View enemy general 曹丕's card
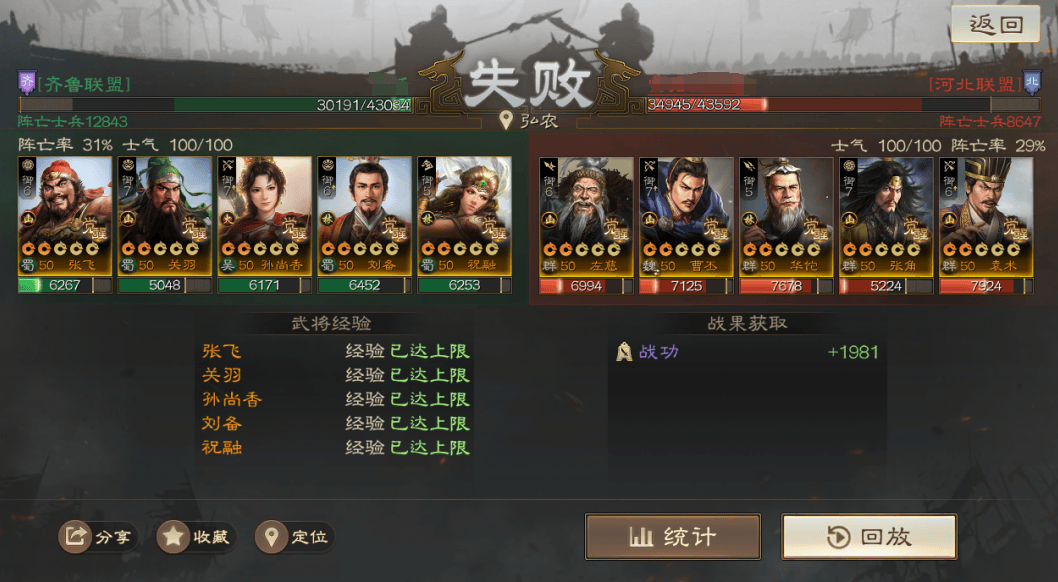 [687, 215]
